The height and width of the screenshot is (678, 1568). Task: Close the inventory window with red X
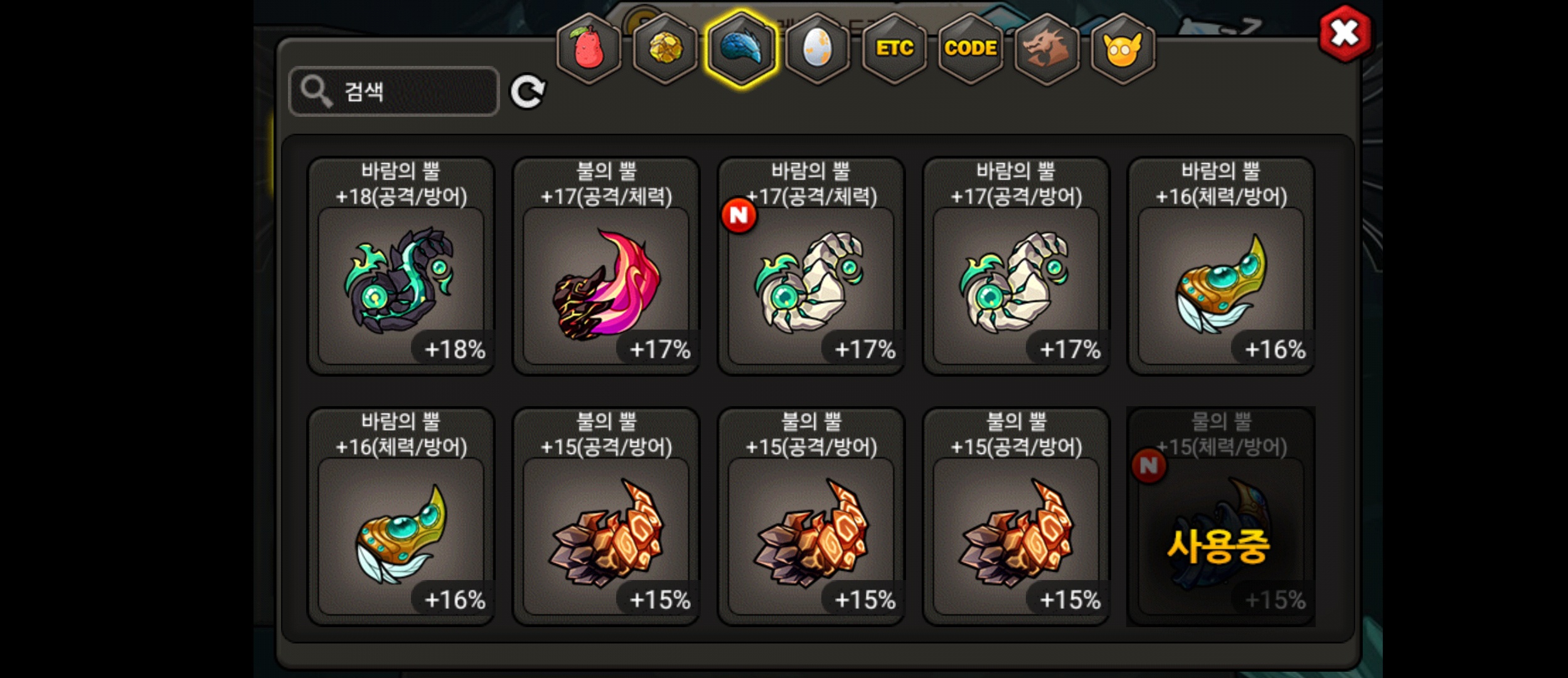[1345, 33]
